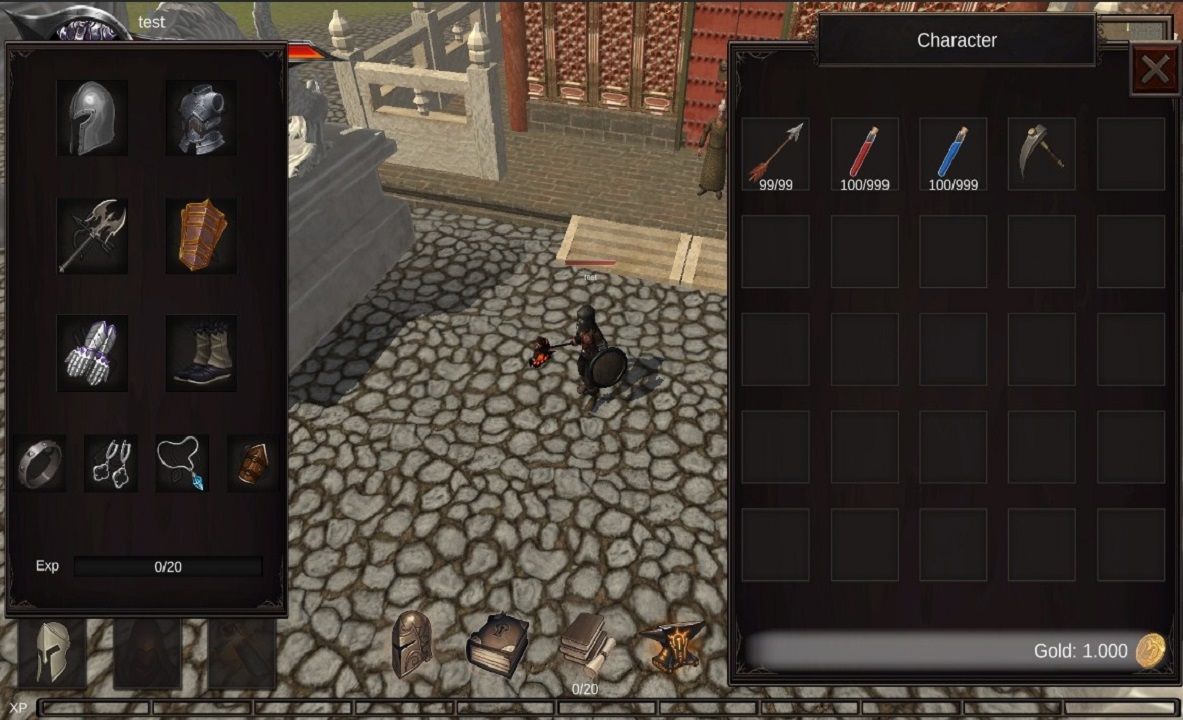Click the Spartan helmet skill slot
Viewport: 1183px width, 720px height.
tap(52, 653)
